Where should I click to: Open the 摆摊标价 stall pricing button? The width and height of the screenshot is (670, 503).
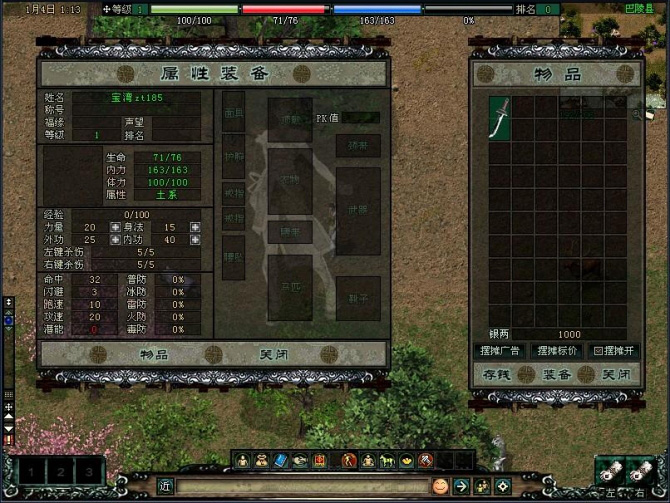point(557,351)
